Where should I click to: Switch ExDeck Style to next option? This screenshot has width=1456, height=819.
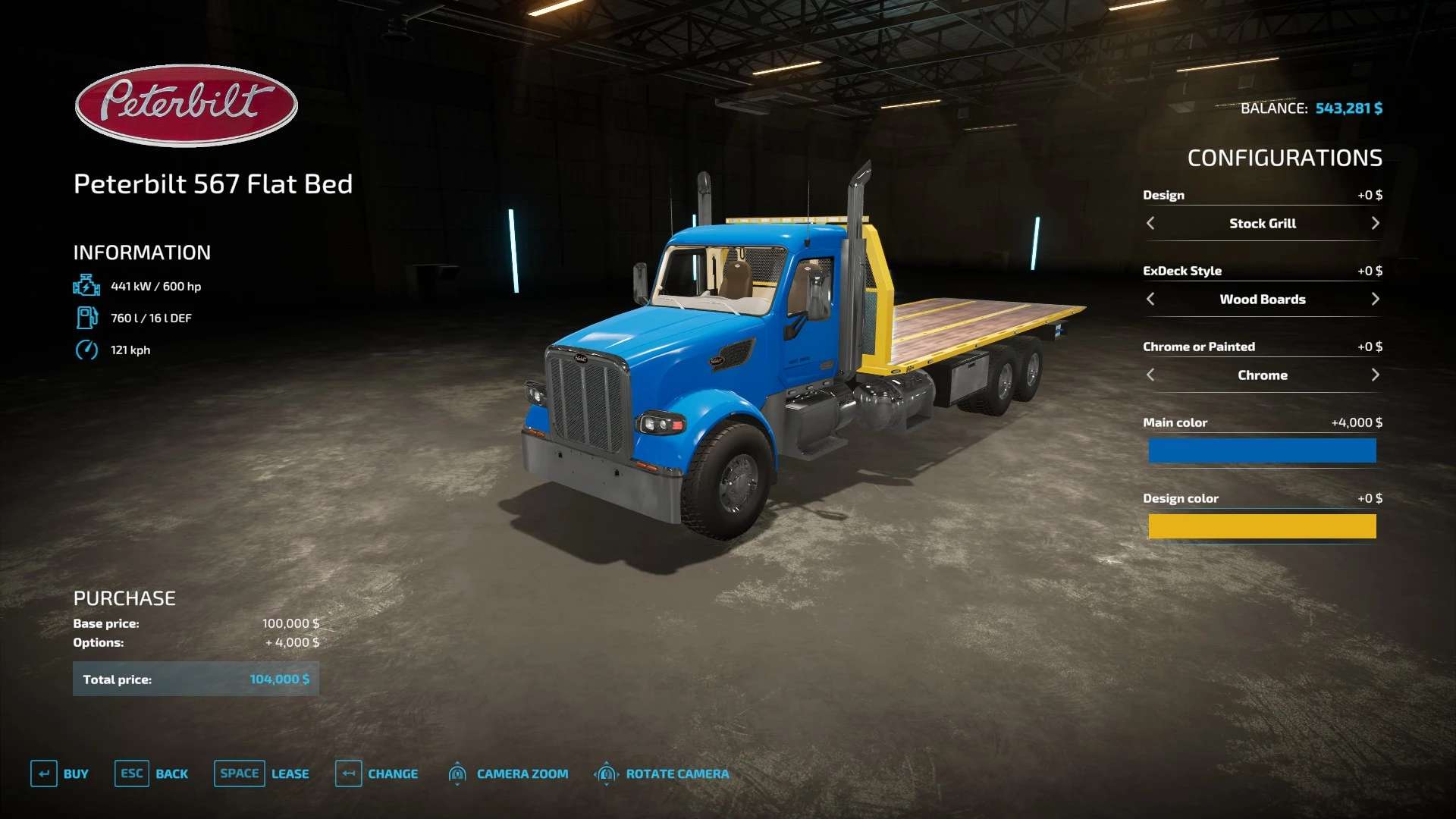(1375, 299)
